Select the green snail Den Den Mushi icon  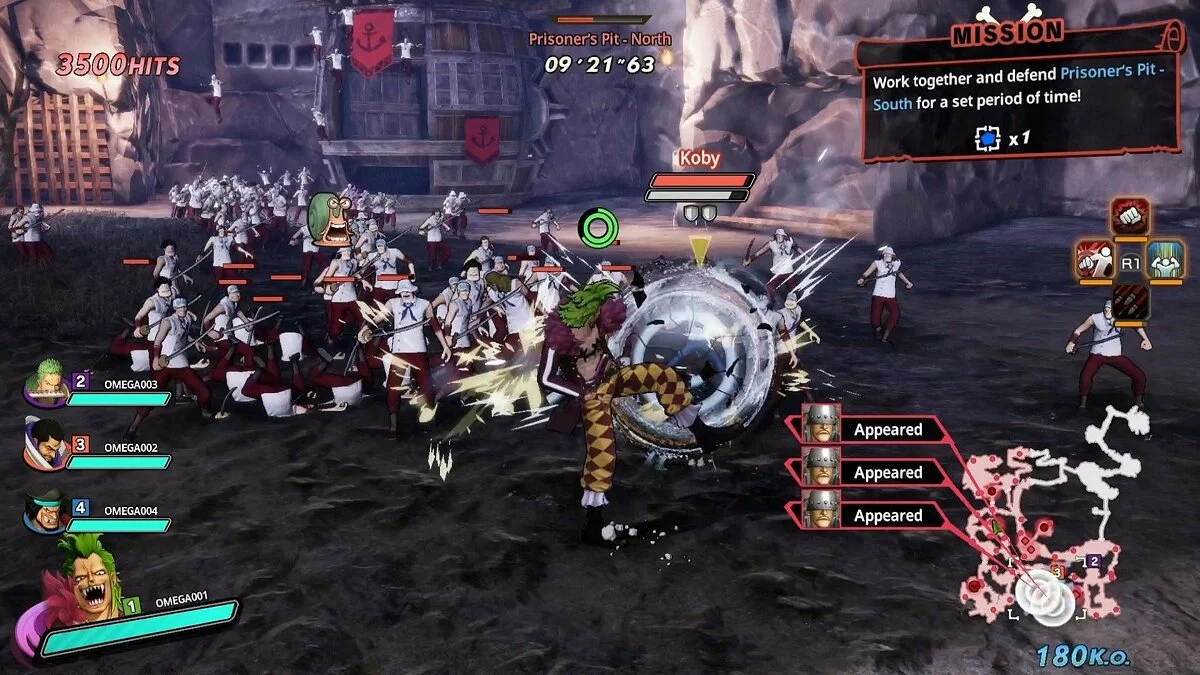[329, 221]
